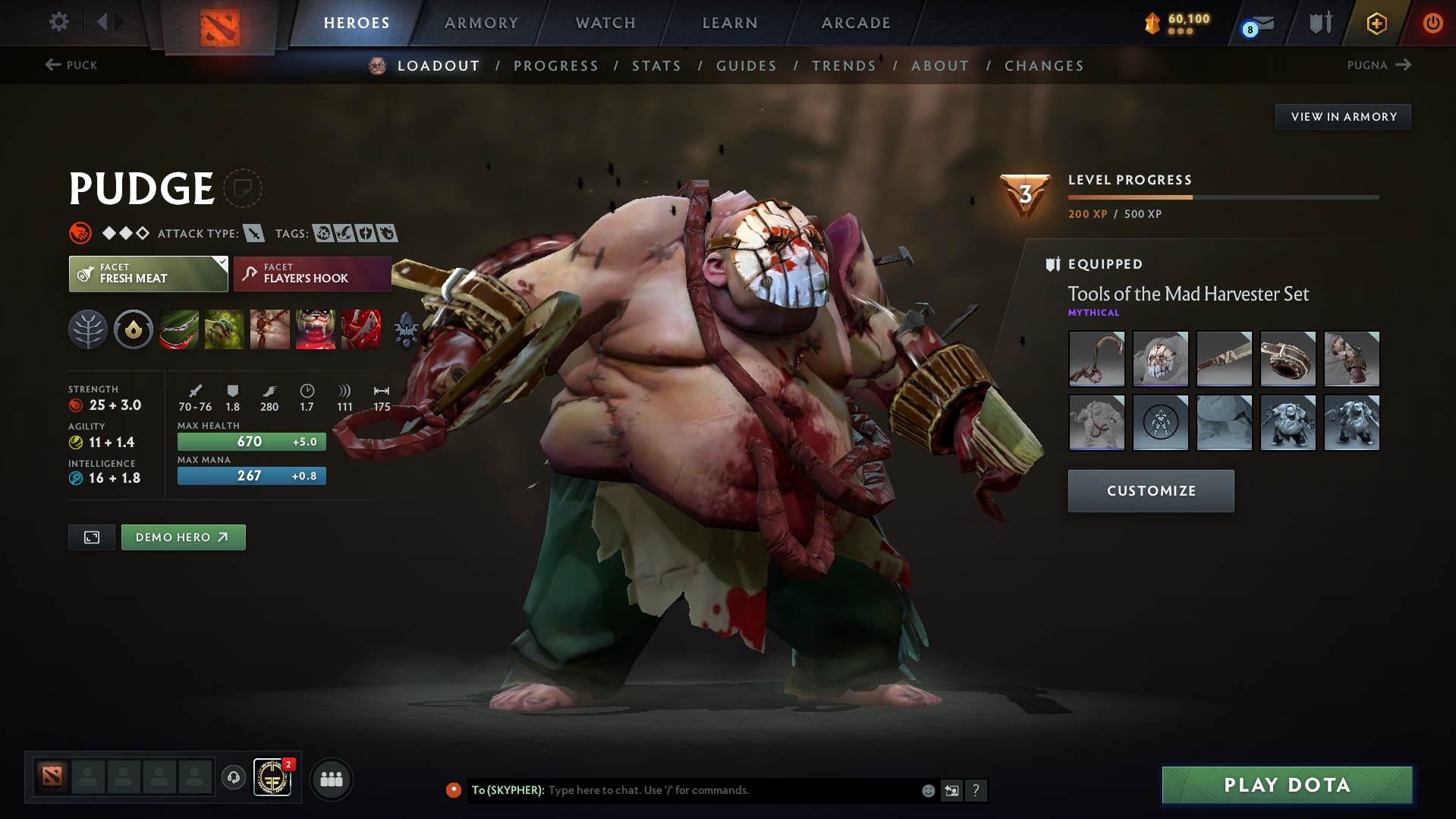This screenshot has height=819, width=1456.
Task: Switch to the STATS tab
Action: coord(656,66)
